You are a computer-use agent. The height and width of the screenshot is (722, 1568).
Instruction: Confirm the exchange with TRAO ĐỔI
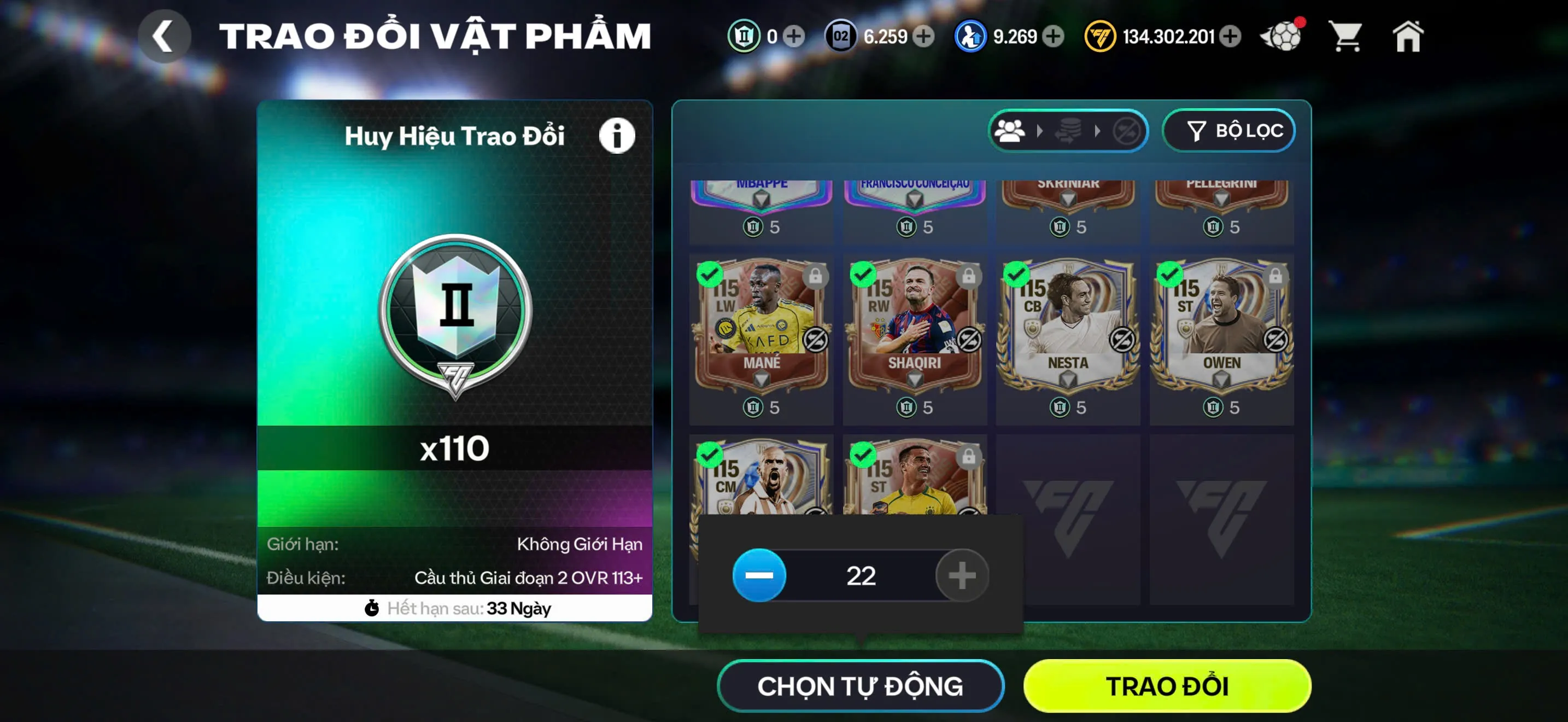click(1167, 686)
